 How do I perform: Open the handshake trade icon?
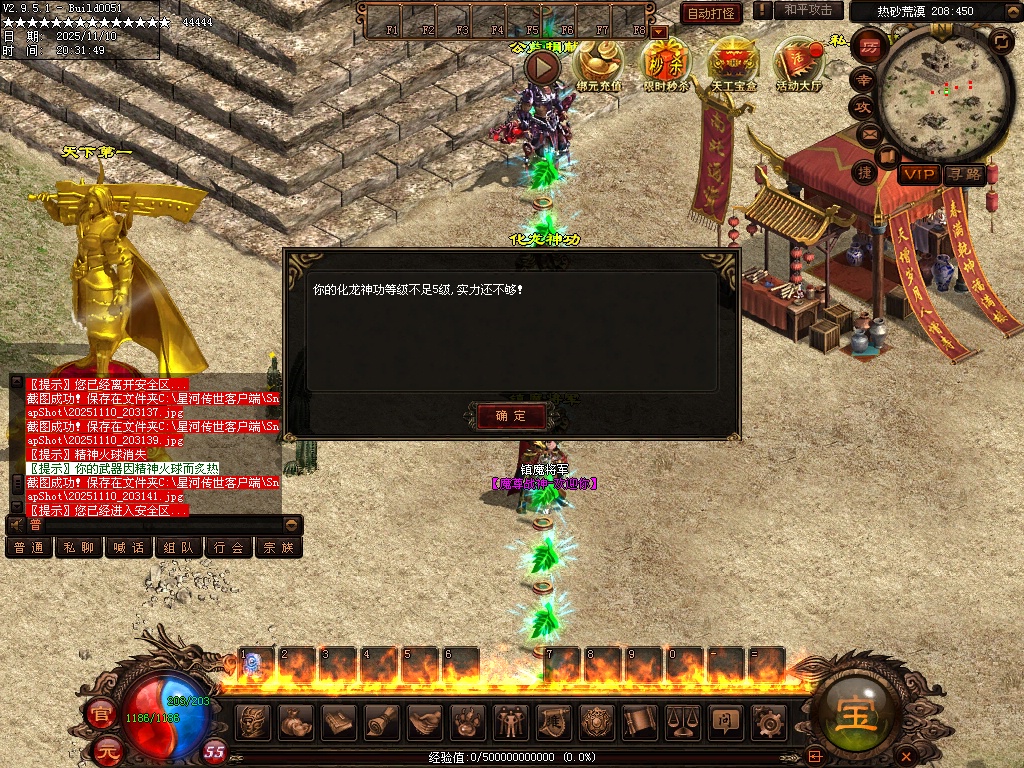[x=426, y=720]
